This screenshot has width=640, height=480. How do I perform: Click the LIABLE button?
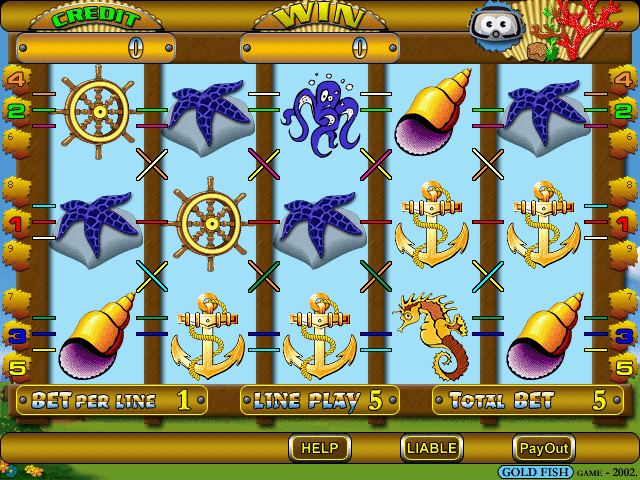click(x=432, y=448)
